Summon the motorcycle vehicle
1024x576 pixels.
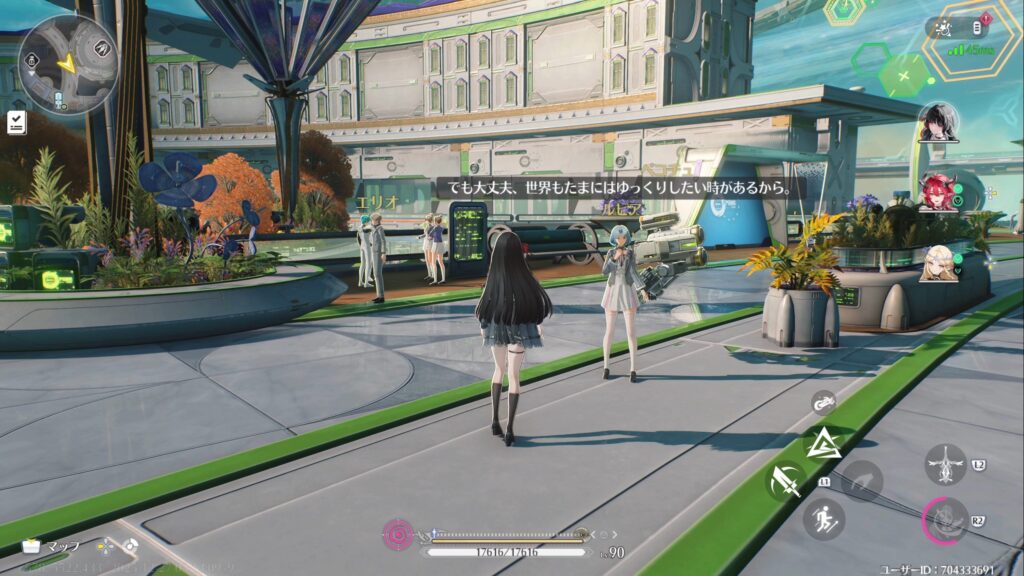(x=824, y=403)
